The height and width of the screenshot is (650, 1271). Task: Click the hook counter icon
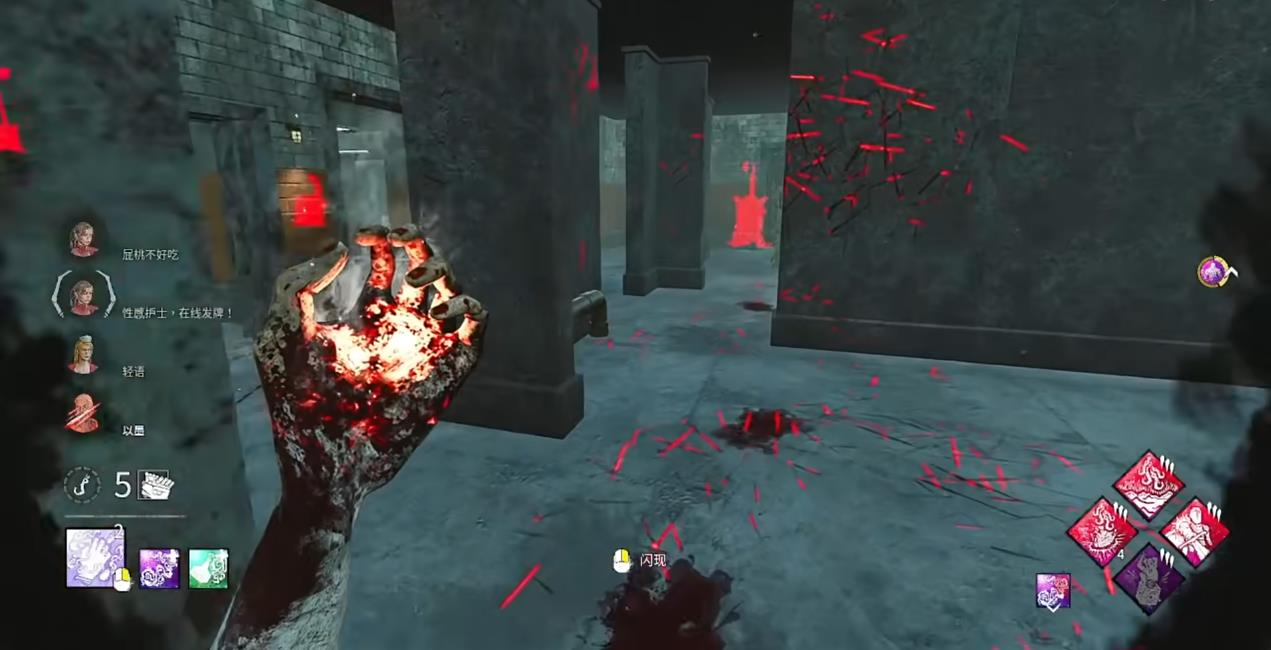point(82,485)
